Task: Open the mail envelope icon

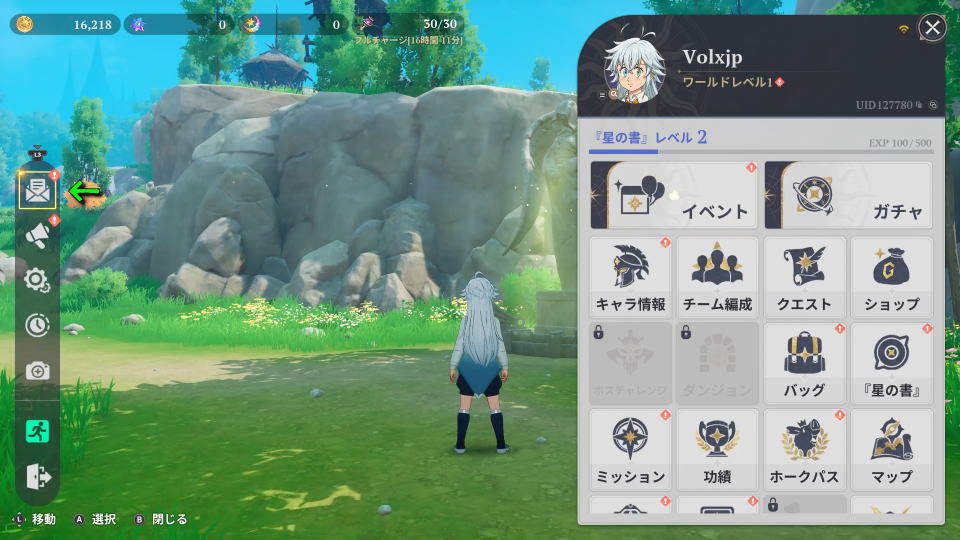Action: coord(37,189)
